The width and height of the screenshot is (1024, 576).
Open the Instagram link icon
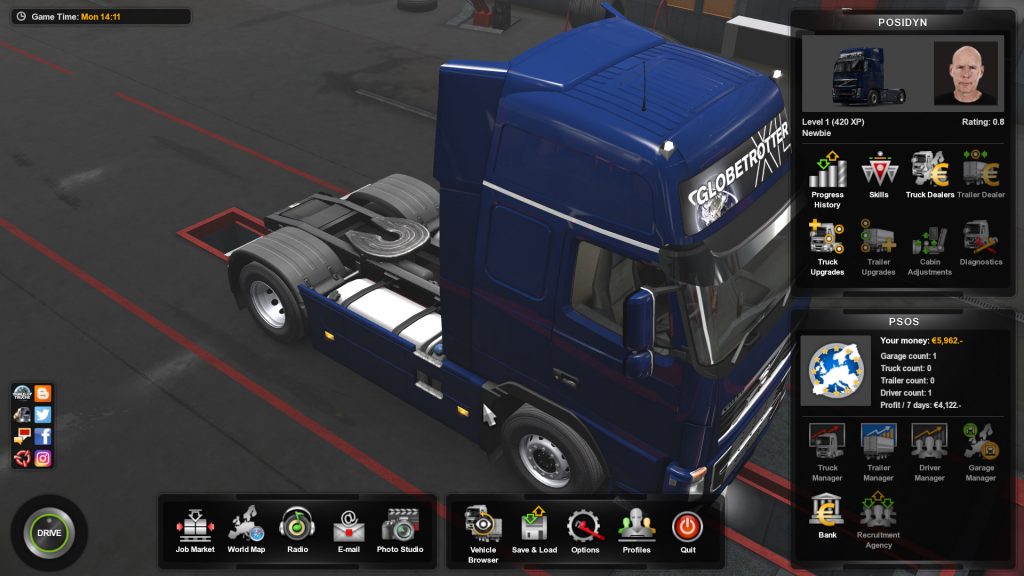click(43, 458)
